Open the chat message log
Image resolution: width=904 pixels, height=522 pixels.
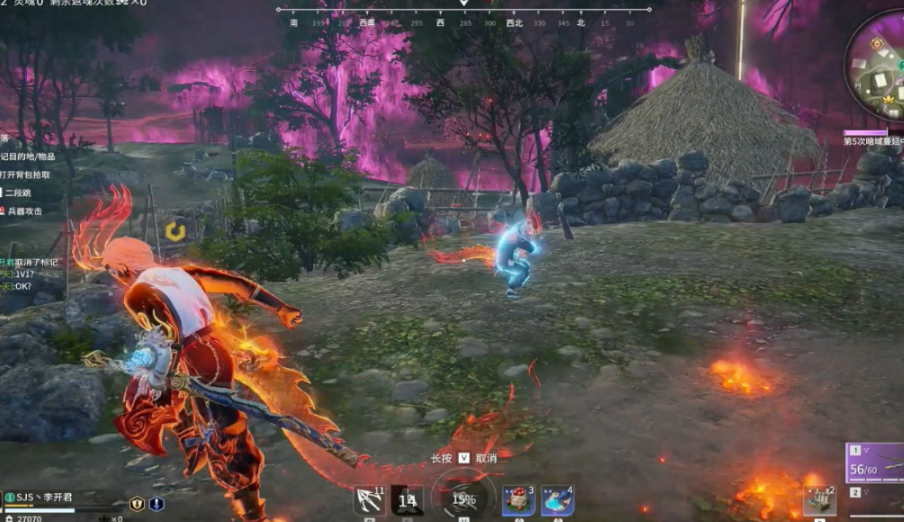coord(30,274)
